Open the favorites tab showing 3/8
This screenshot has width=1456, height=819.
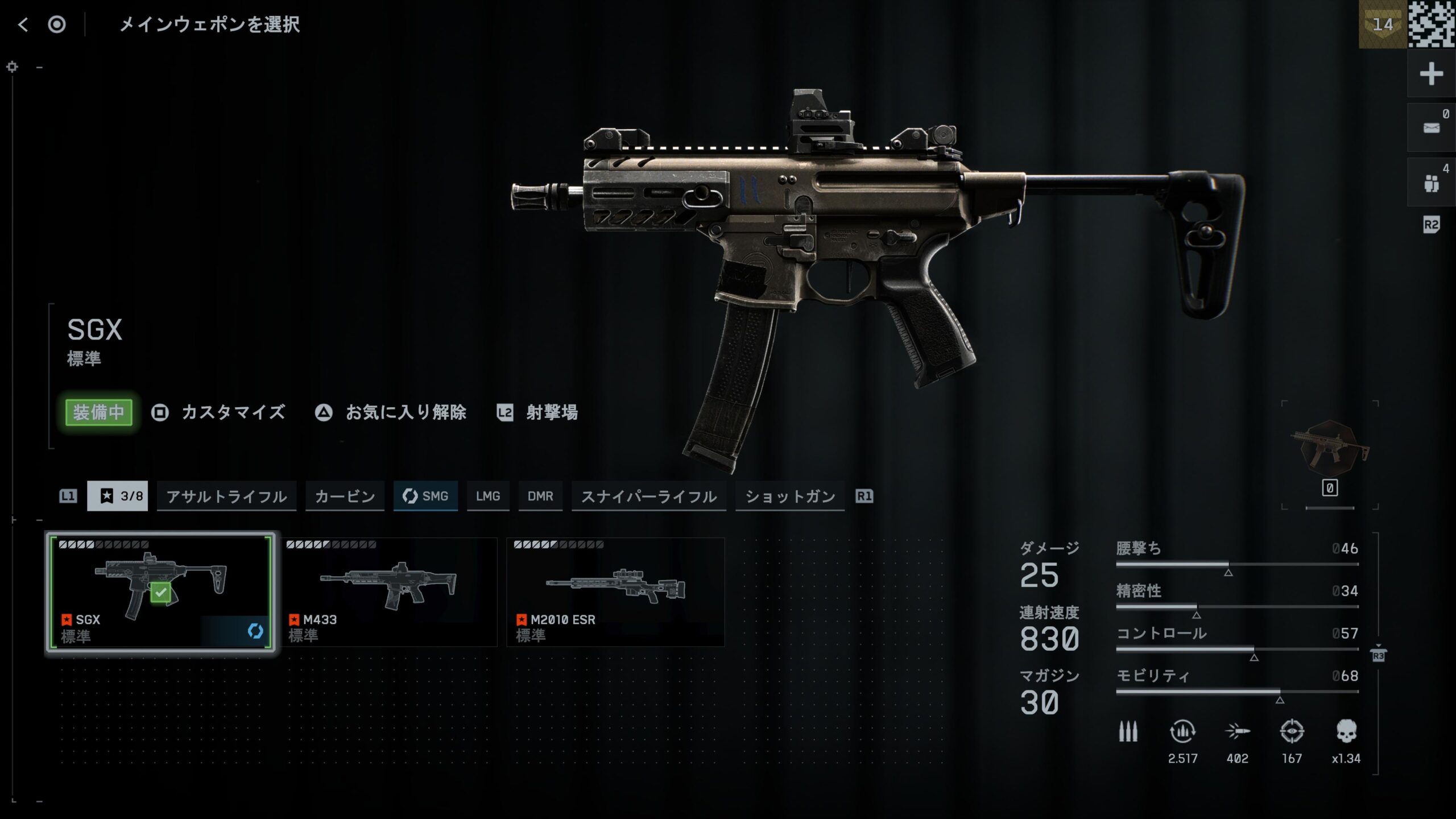click(x=118, y=496)
